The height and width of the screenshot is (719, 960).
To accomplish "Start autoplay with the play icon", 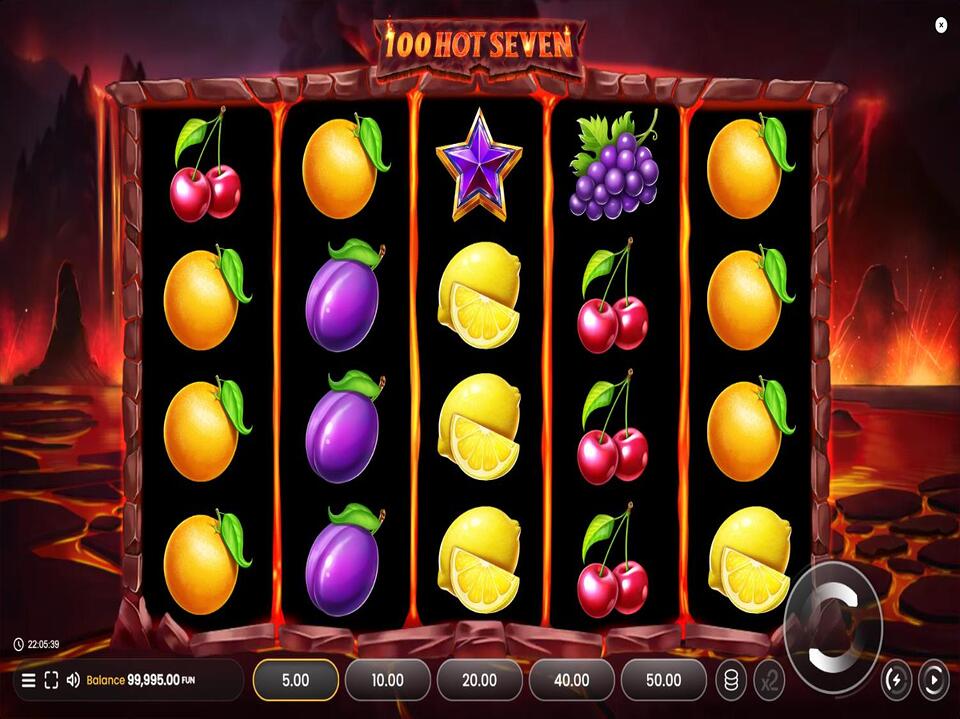I will [x=932, y=680].
